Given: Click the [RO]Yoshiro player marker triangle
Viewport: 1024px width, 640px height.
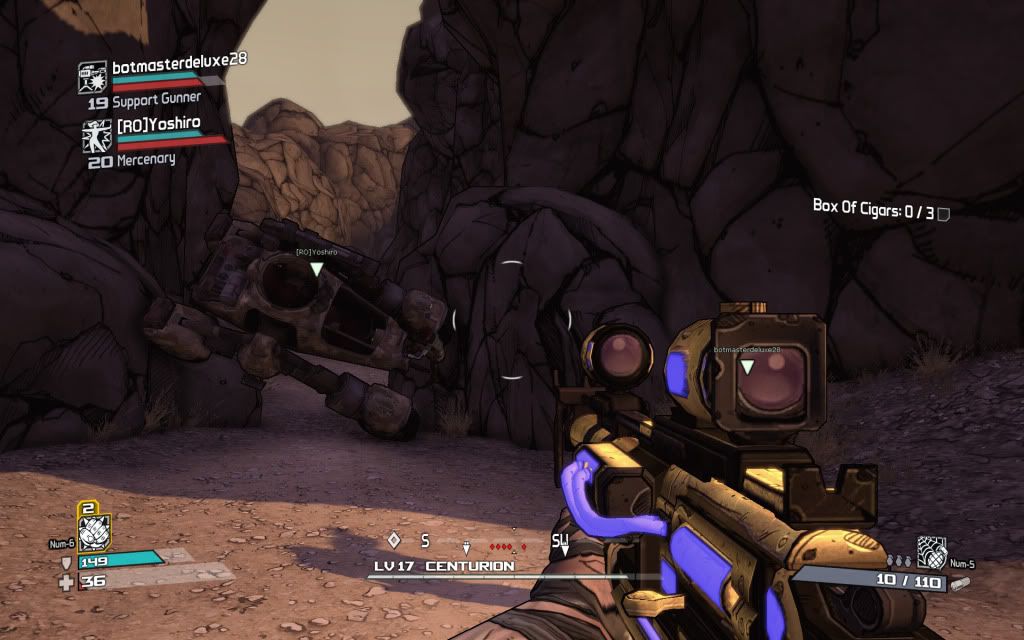Looking at the screenshot, I should [317, 268].
